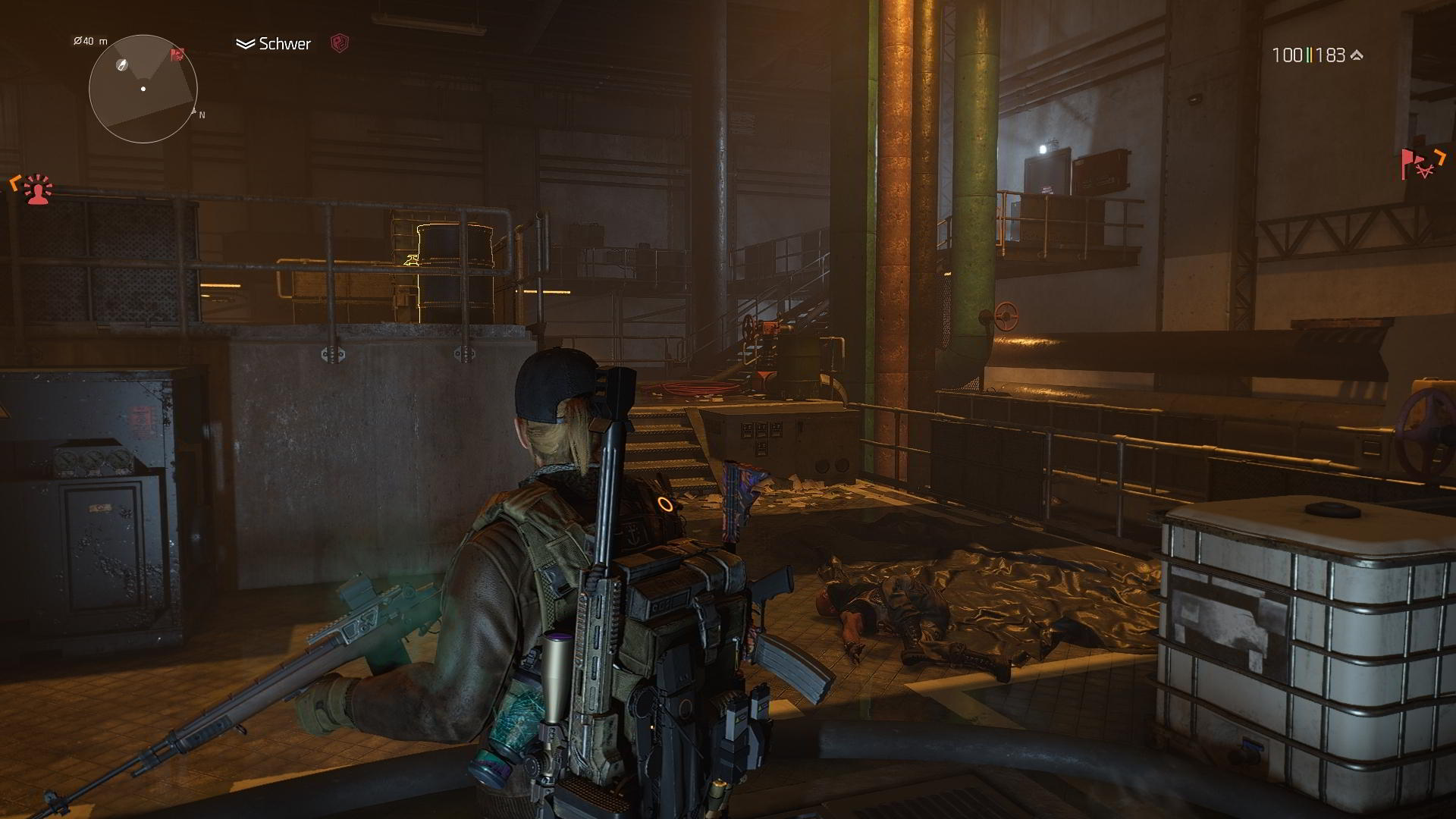Expand the gear score readout 100 183
This screenshot has width=1456, height=819.
coord(1312,55)
